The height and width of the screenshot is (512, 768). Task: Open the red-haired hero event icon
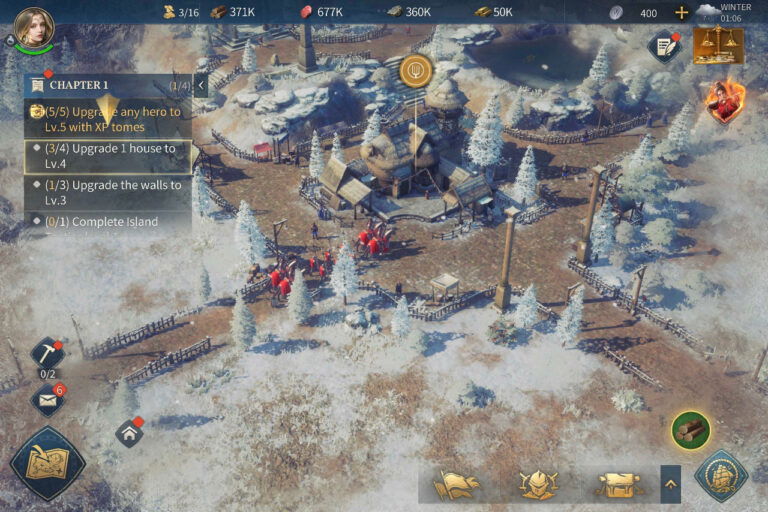tap(724, 101)
